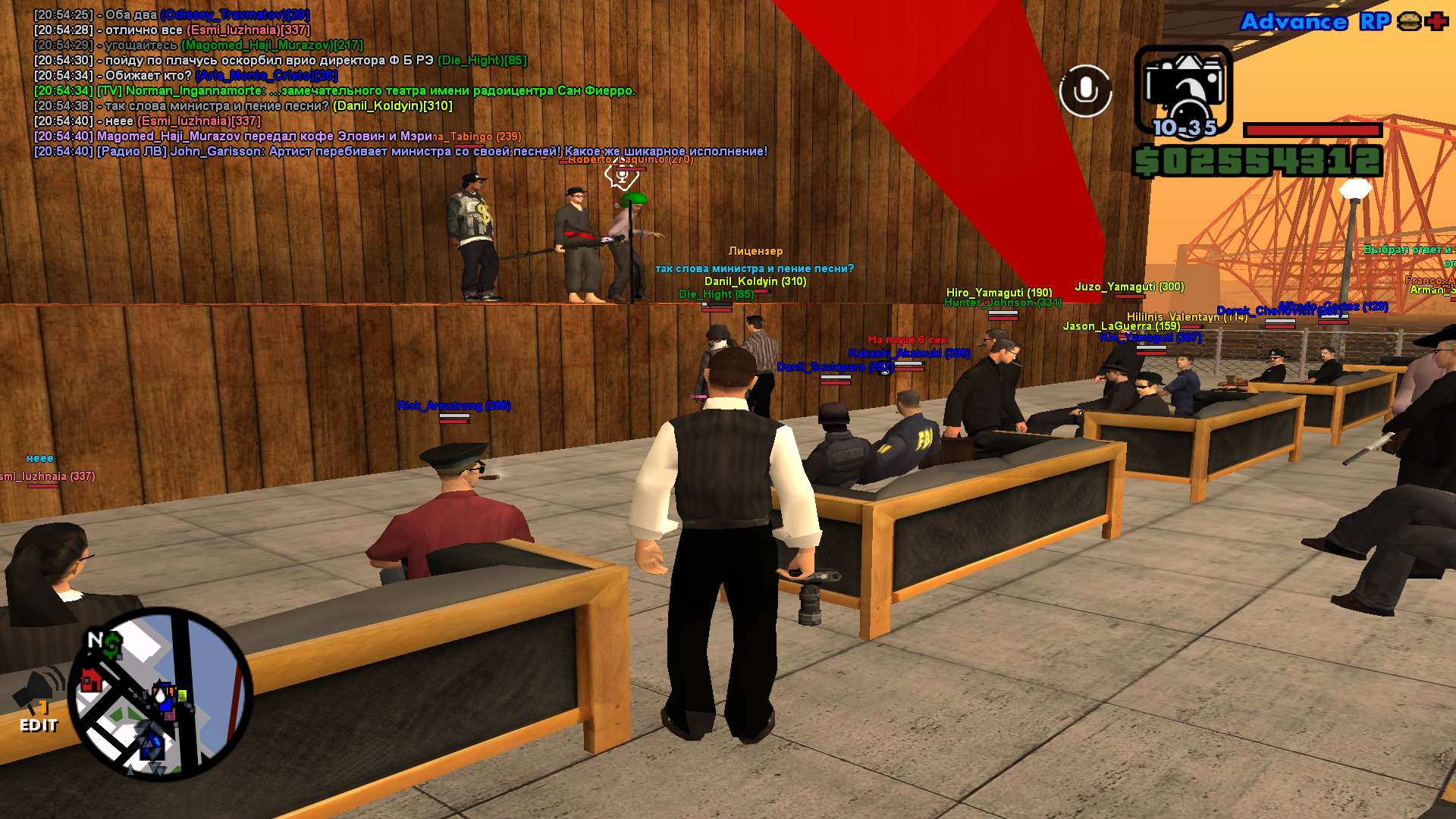Click the burger hunger icon

pos(1409,21)
